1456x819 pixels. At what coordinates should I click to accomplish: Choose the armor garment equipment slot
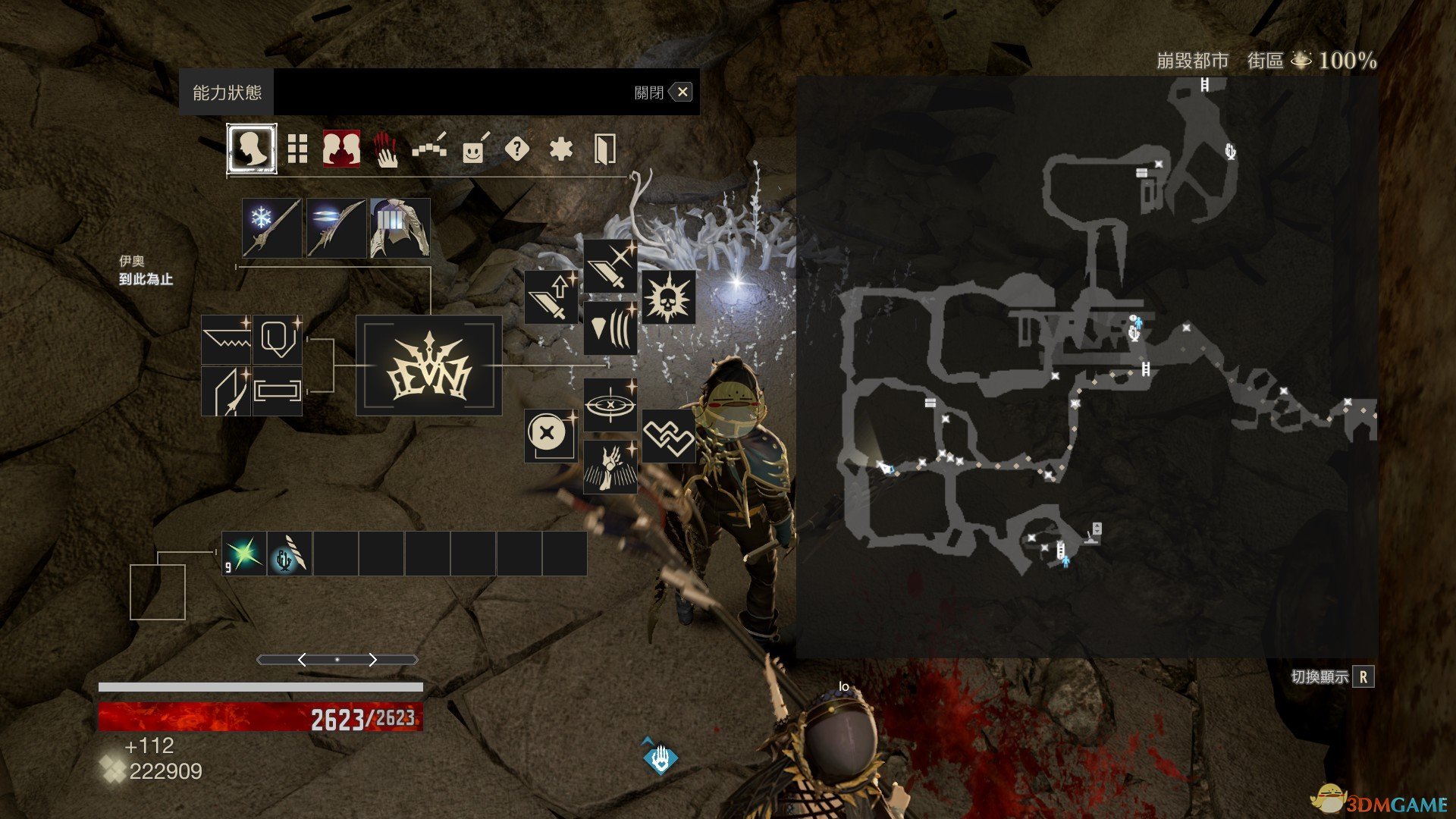[x=400, y=228]
